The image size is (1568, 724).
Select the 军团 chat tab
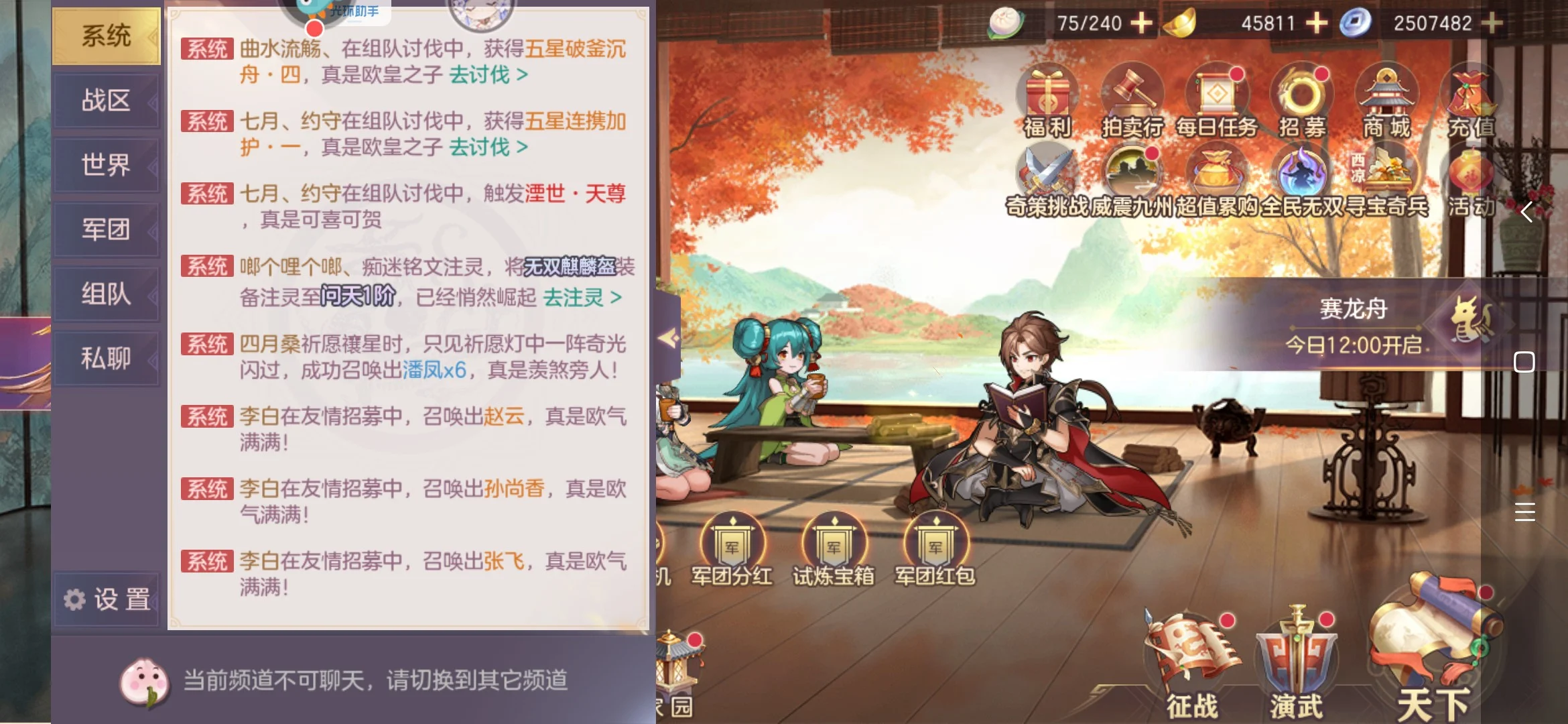click(x=106, y=229)
